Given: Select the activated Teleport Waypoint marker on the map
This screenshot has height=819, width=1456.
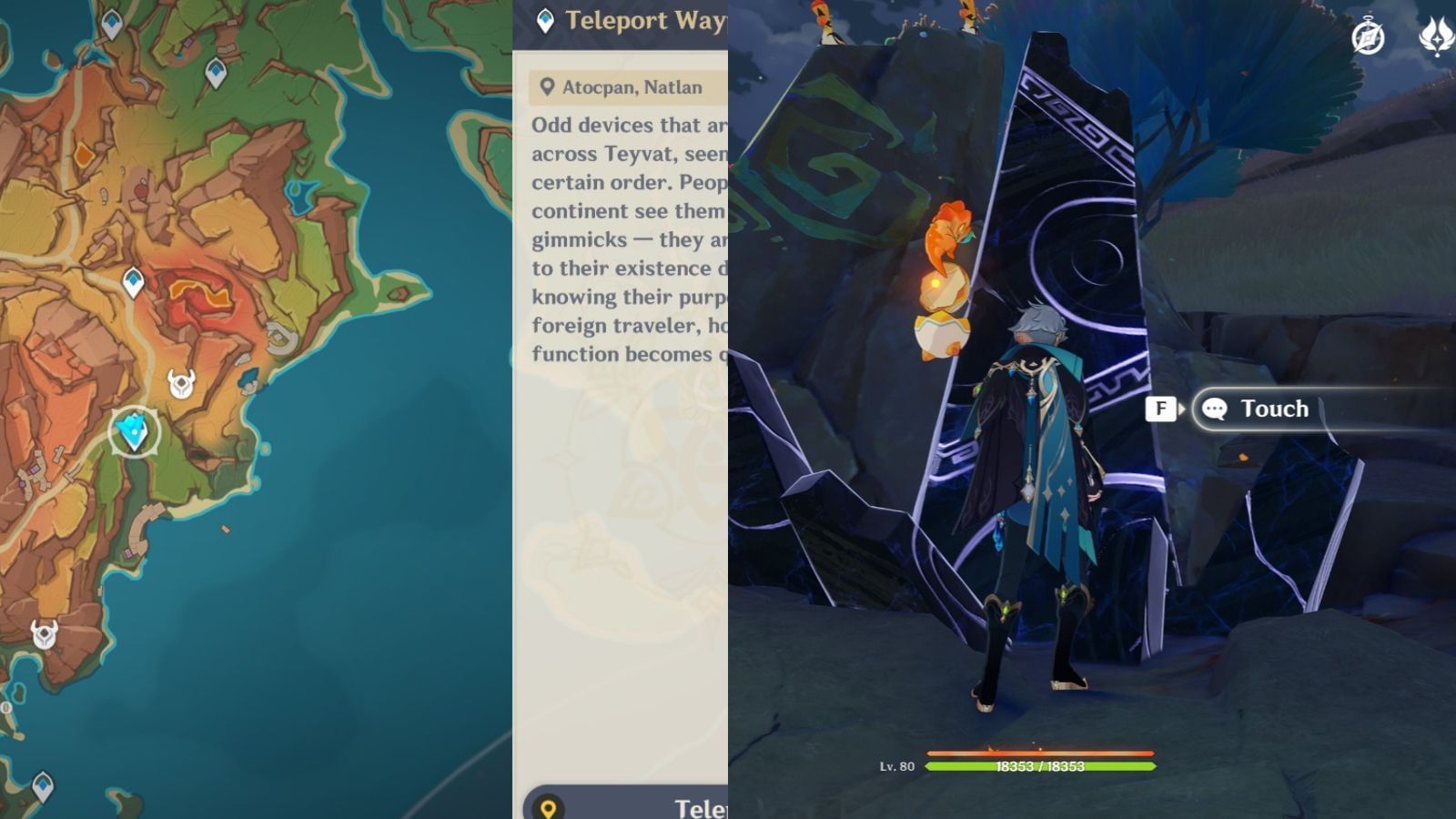Looking at the screenshot, I should coord(133,430).
